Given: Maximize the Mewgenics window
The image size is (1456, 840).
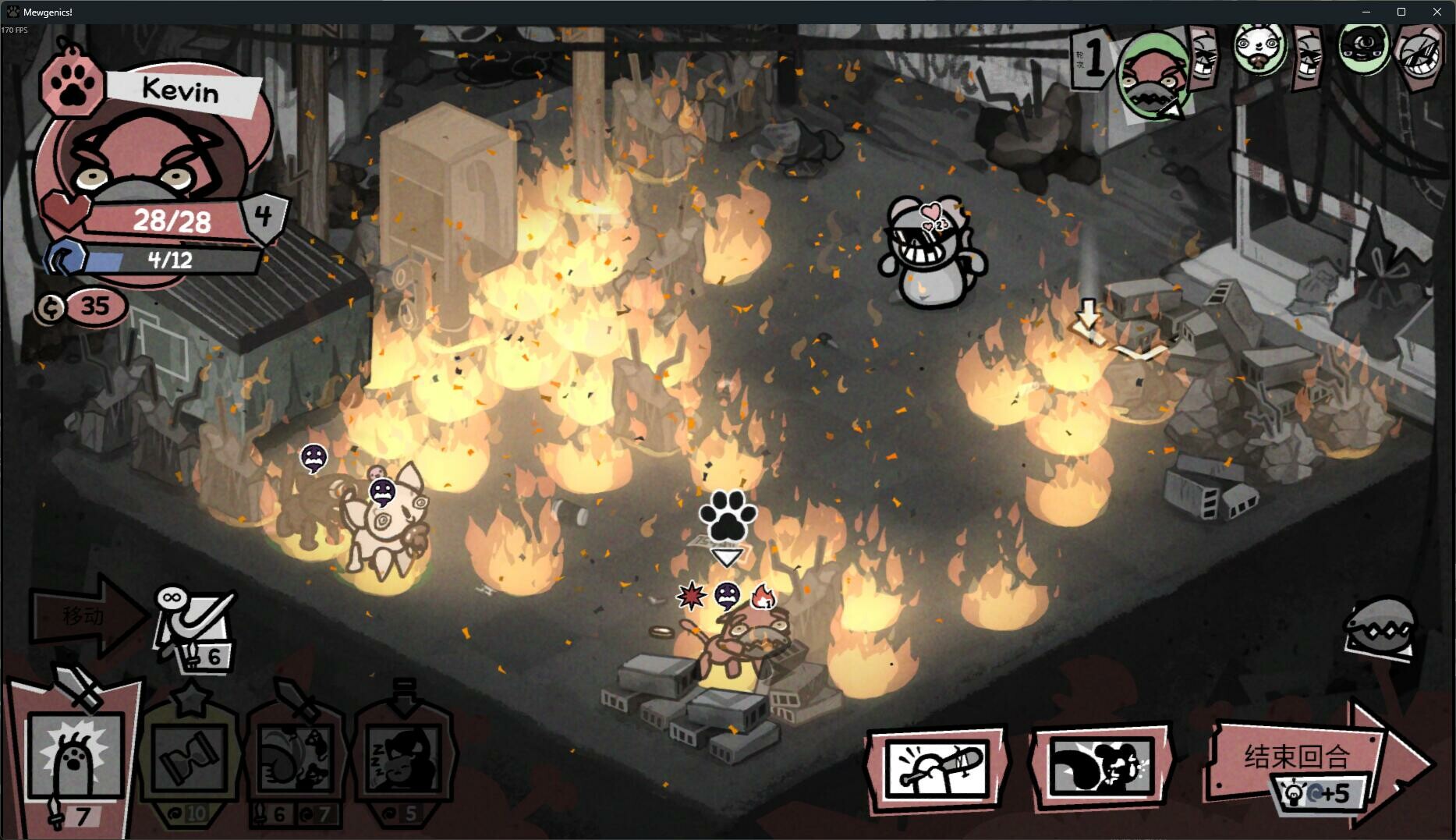Looking at the screenshot, I should pyautogui.click(x=1401, y=12).
